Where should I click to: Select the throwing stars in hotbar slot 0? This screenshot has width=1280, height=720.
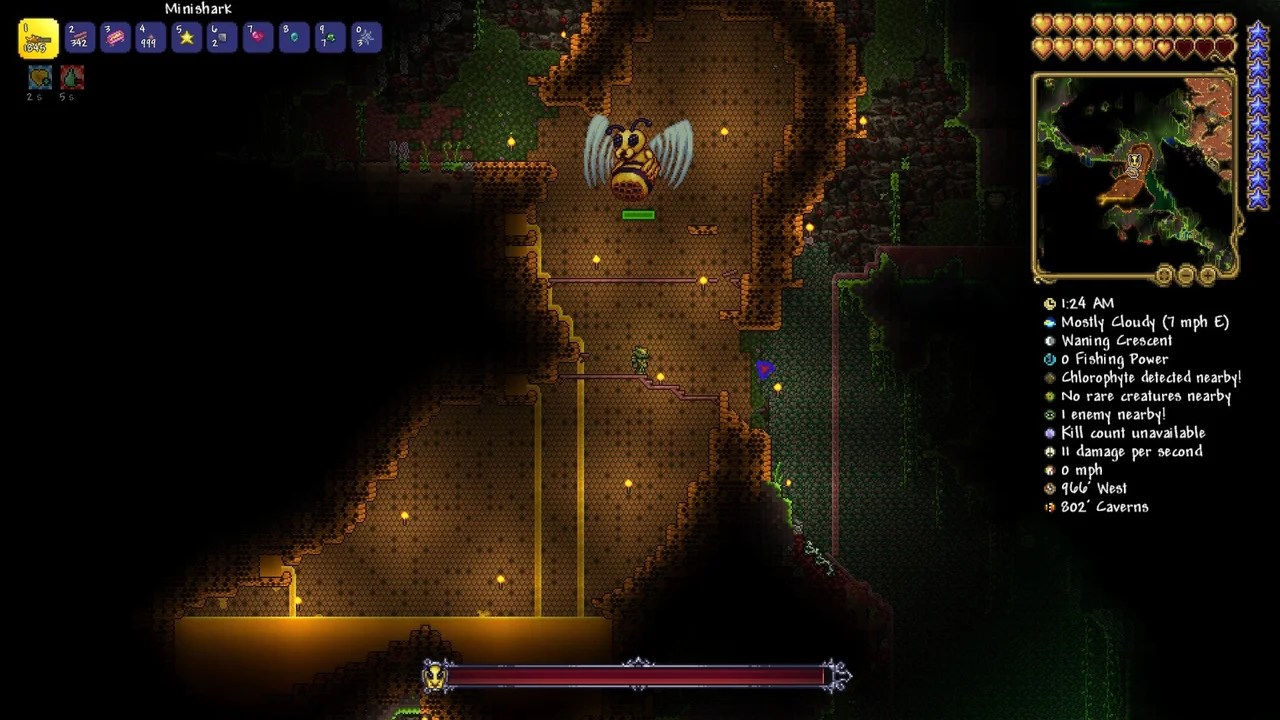(366, 37)
